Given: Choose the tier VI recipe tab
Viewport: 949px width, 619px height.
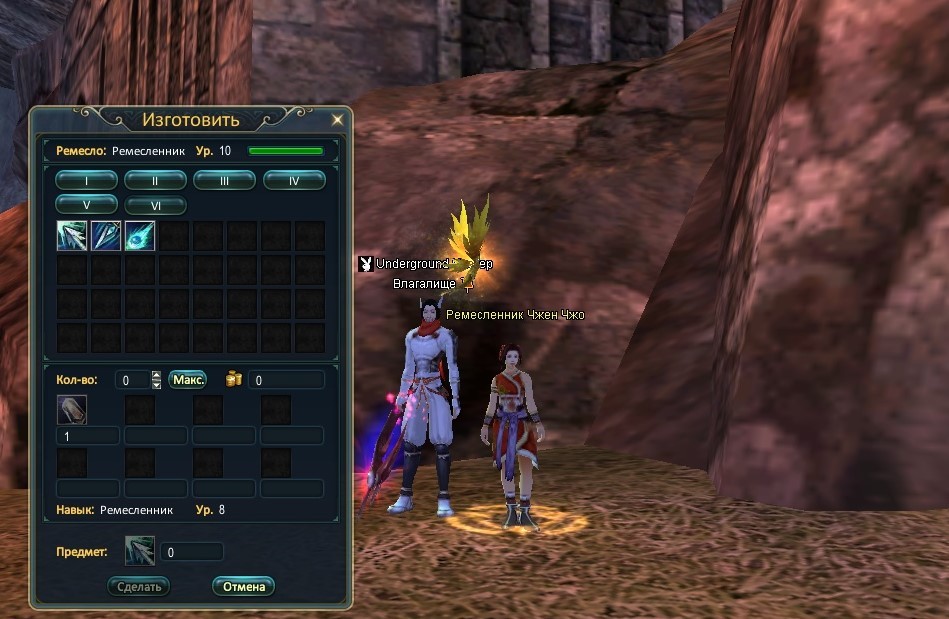Looking at the screenshot, I should tap(155, 205).
